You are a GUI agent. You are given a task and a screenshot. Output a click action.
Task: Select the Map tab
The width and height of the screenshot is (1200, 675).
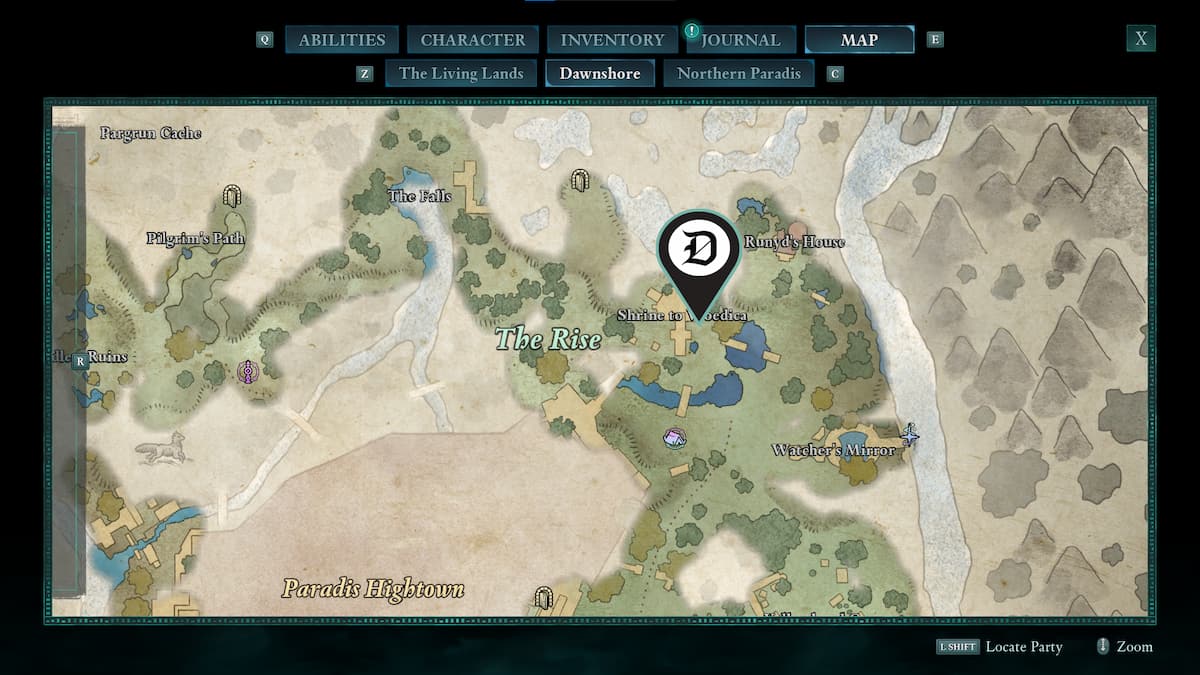tap(859, 40)
